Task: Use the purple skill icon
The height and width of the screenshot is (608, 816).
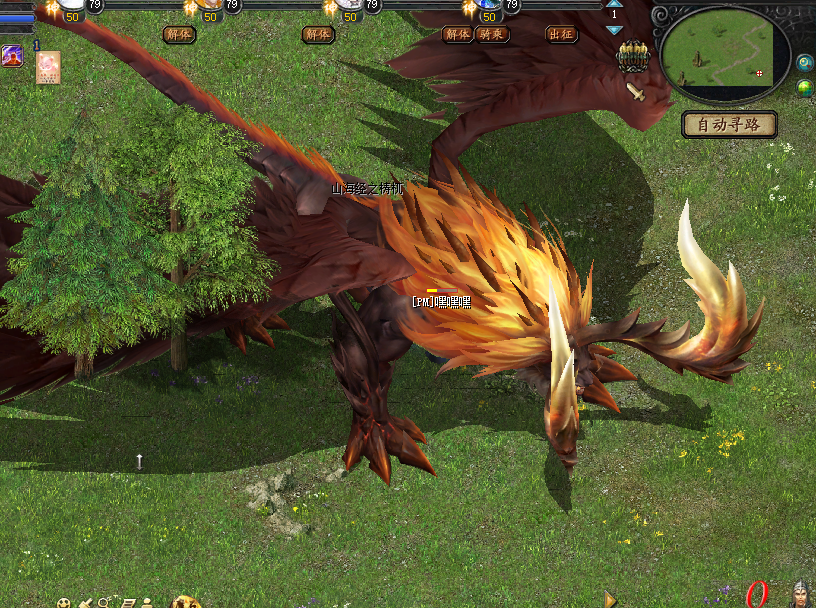Action: (x=12, y=56)
